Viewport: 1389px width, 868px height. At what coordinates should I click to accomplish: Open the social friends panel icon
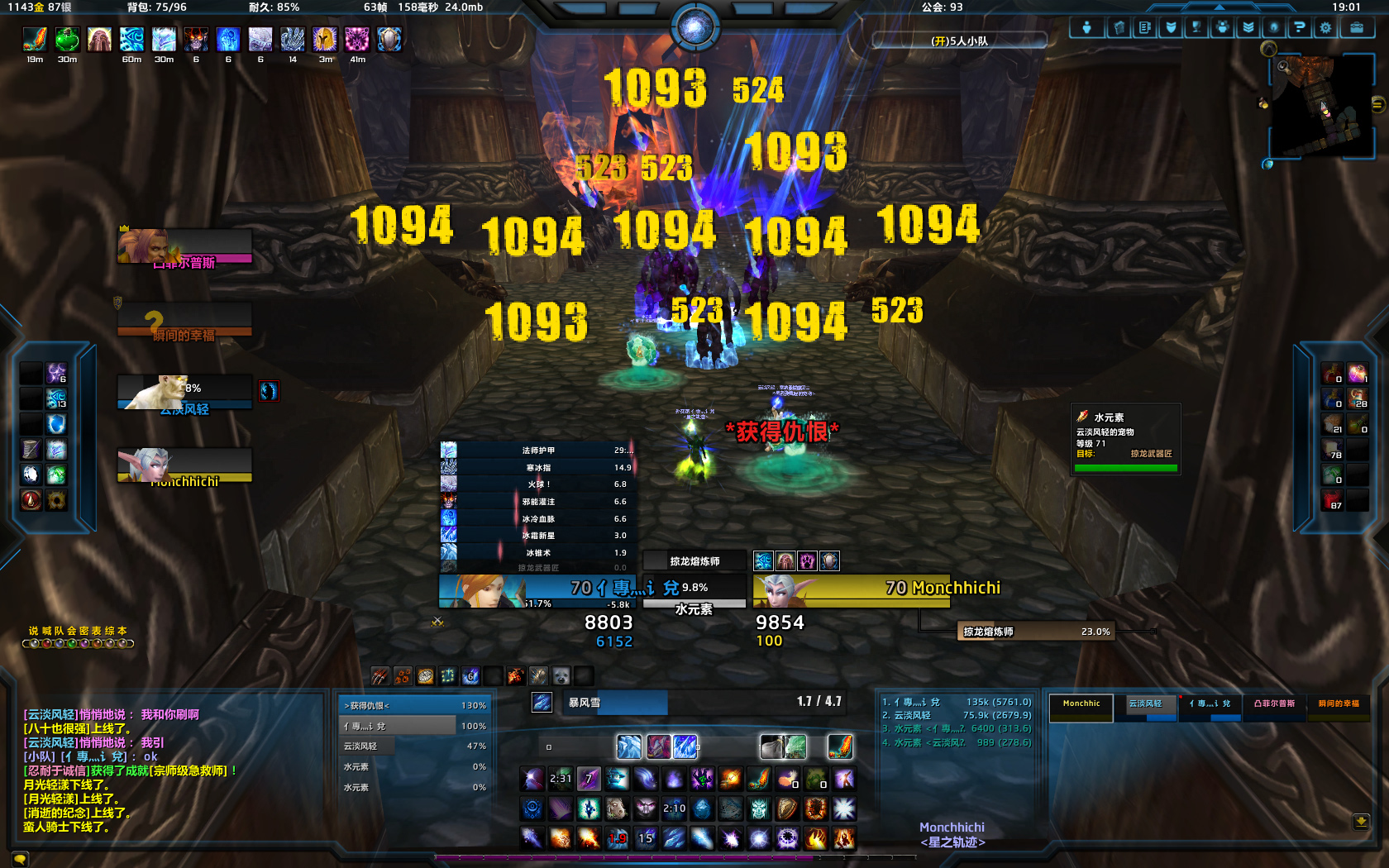(x=1221, y=27)
